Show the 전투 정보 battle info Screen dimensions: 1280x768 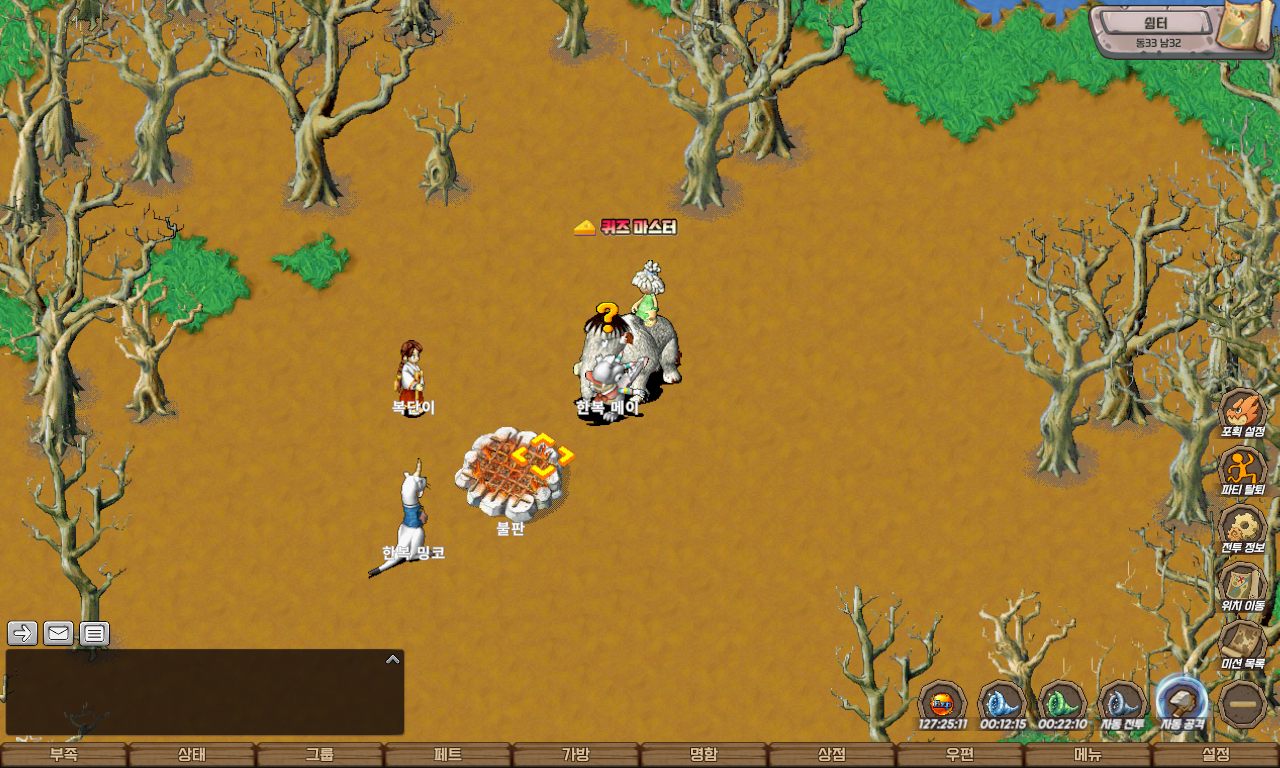[x=1243, y=528]
